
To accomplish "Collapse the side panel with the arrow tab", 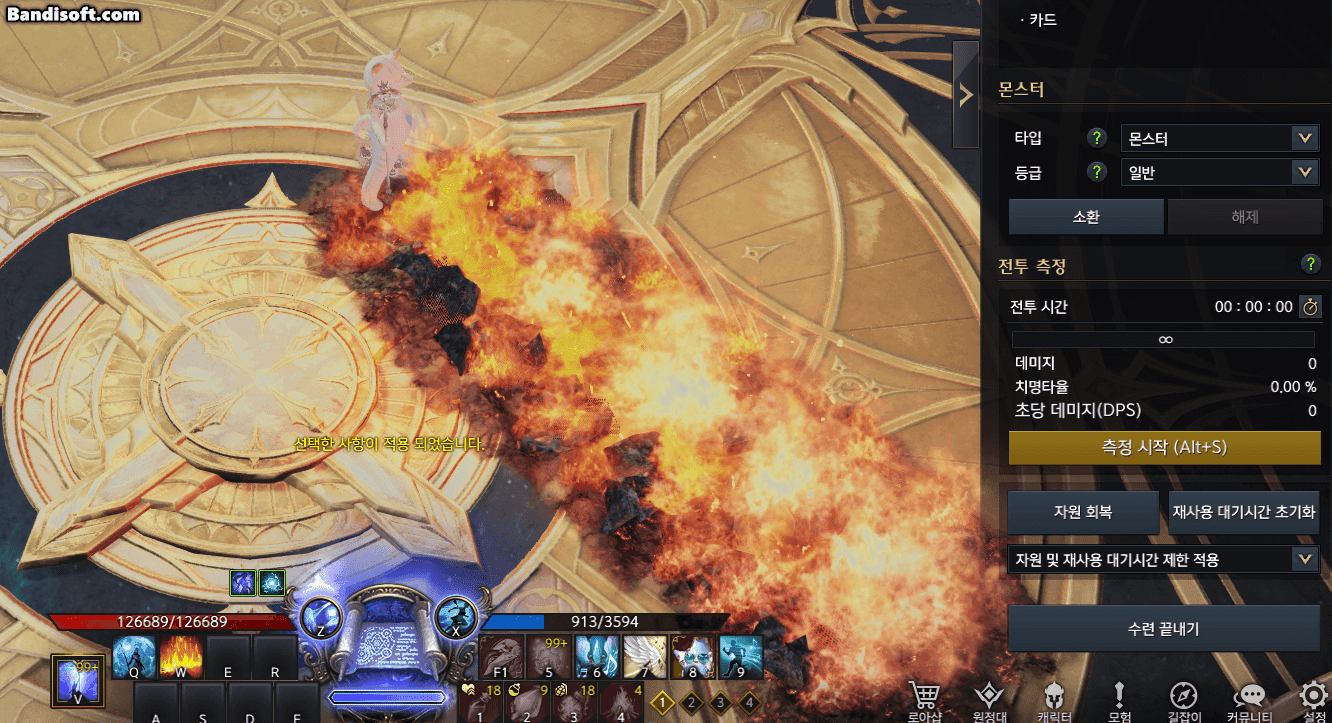I will [x=966, y=95].
